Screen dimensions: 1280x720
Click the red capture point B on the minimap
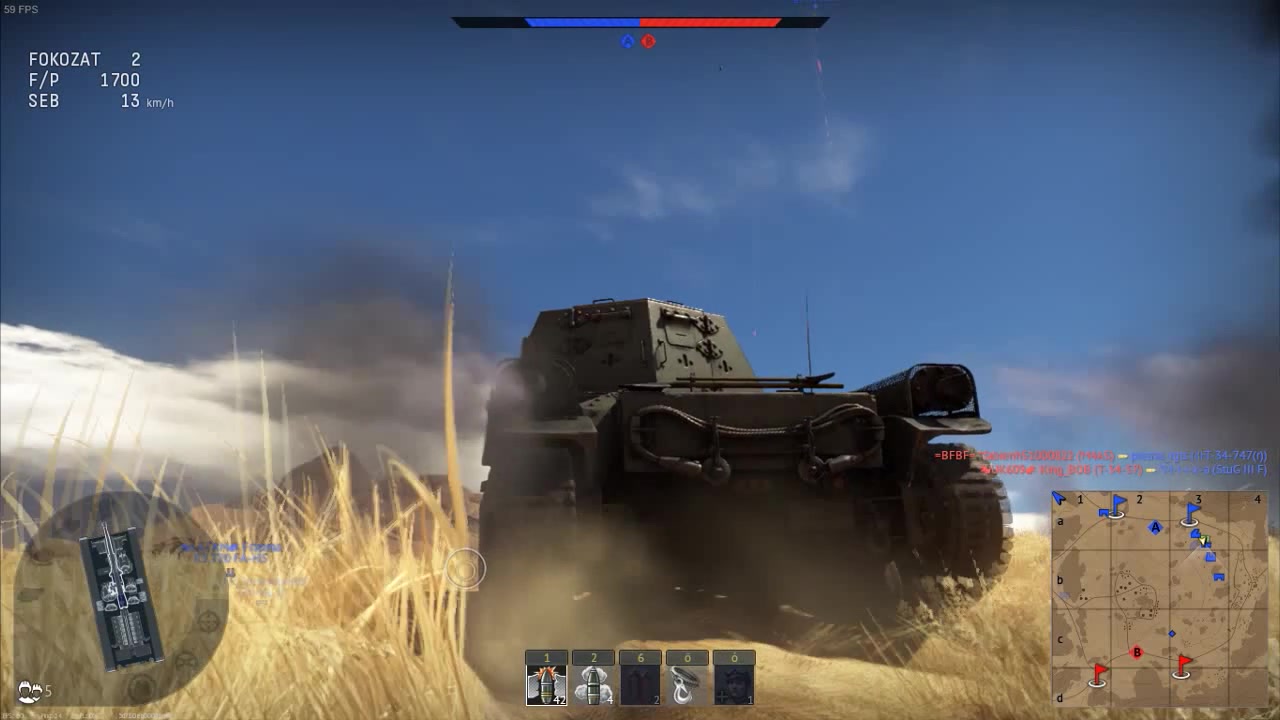(x=1136, y=651)
